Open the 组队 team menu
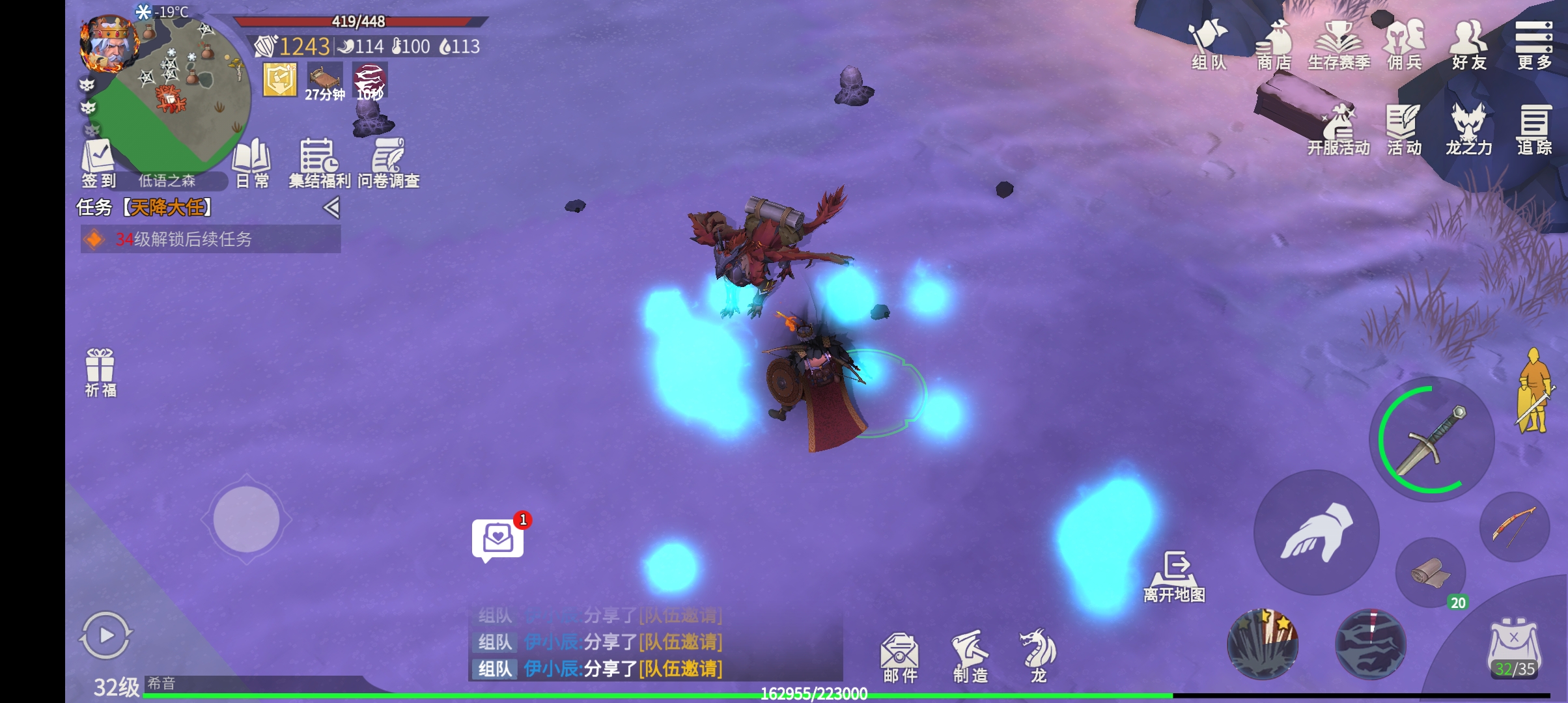Viewport: 1568px width, 703px height. 1209,44
